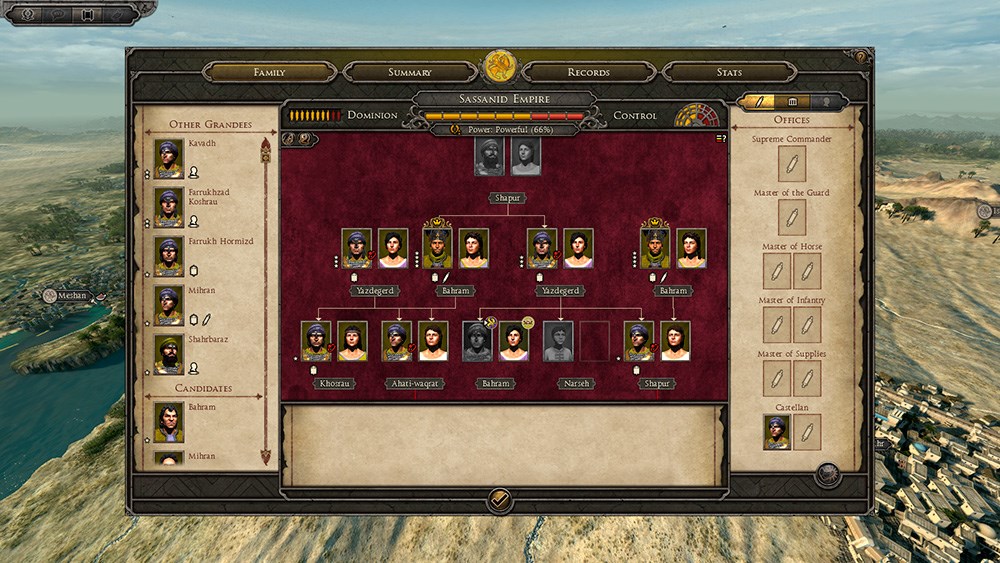Select Narseh's greyed portrait in family tree
Viewport: 1000px width, 563px height.
pos(558,341)
